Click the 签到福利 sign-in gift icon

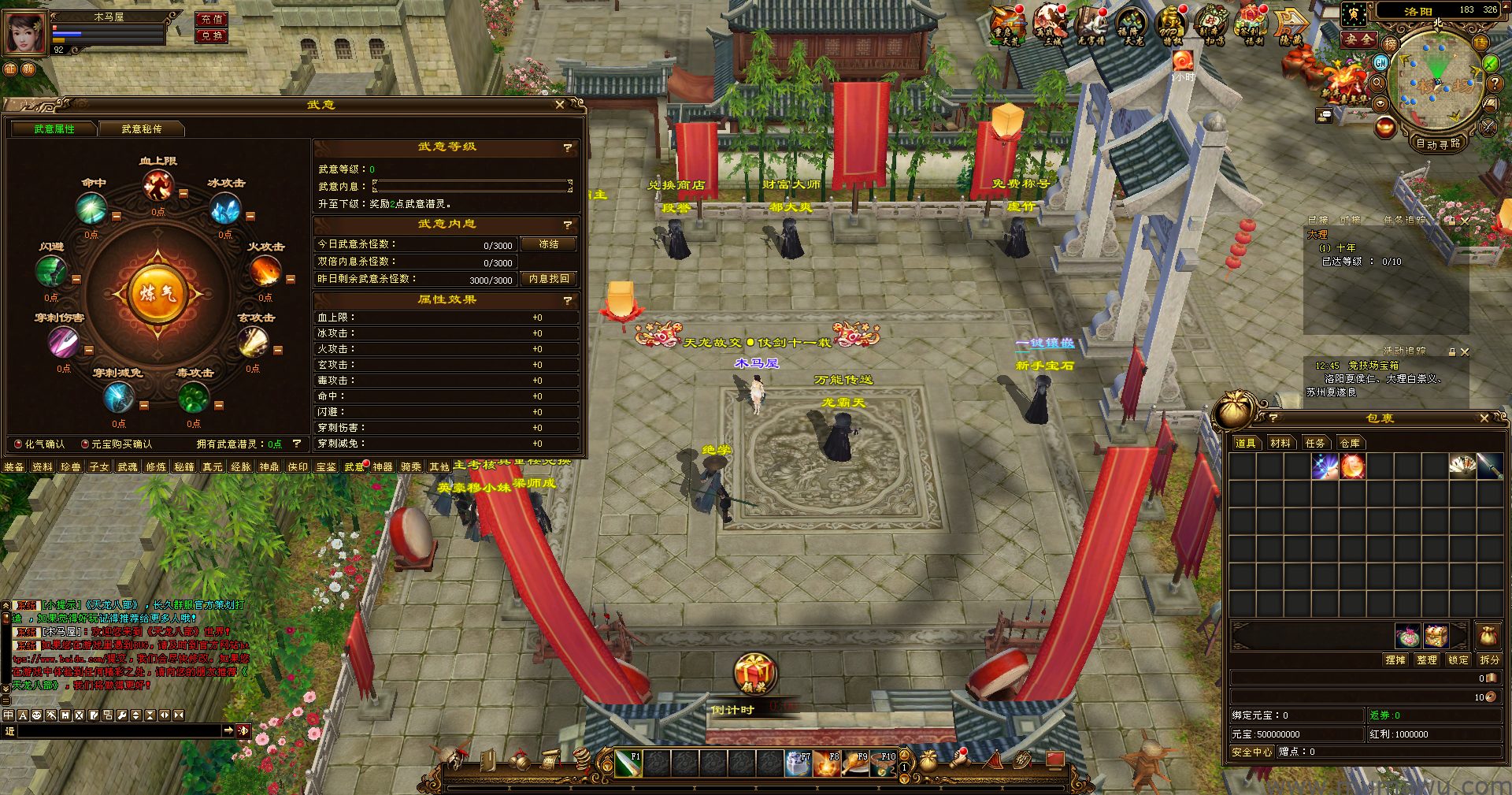tap(1252, 27)
